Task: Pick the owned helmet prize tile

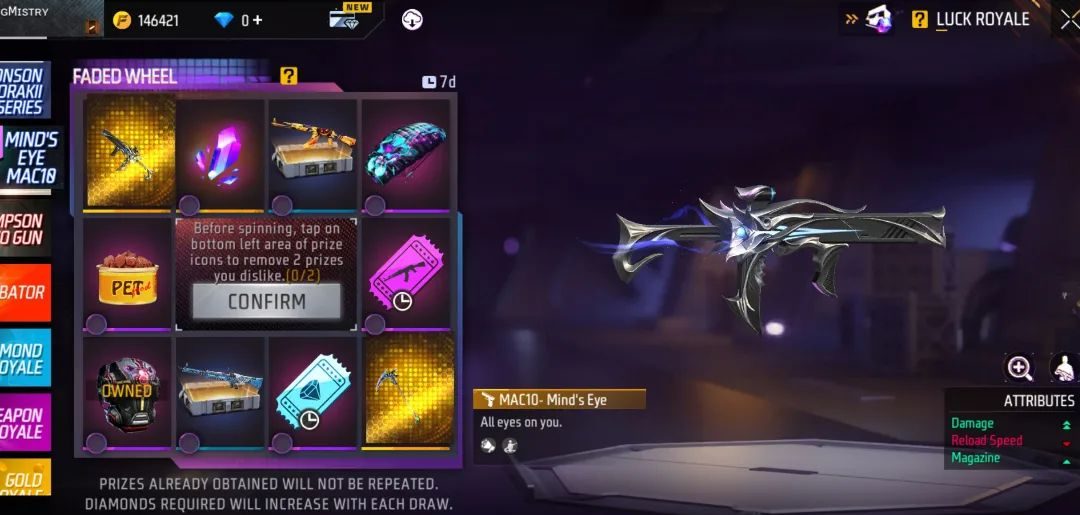Action: click(128, 391)
